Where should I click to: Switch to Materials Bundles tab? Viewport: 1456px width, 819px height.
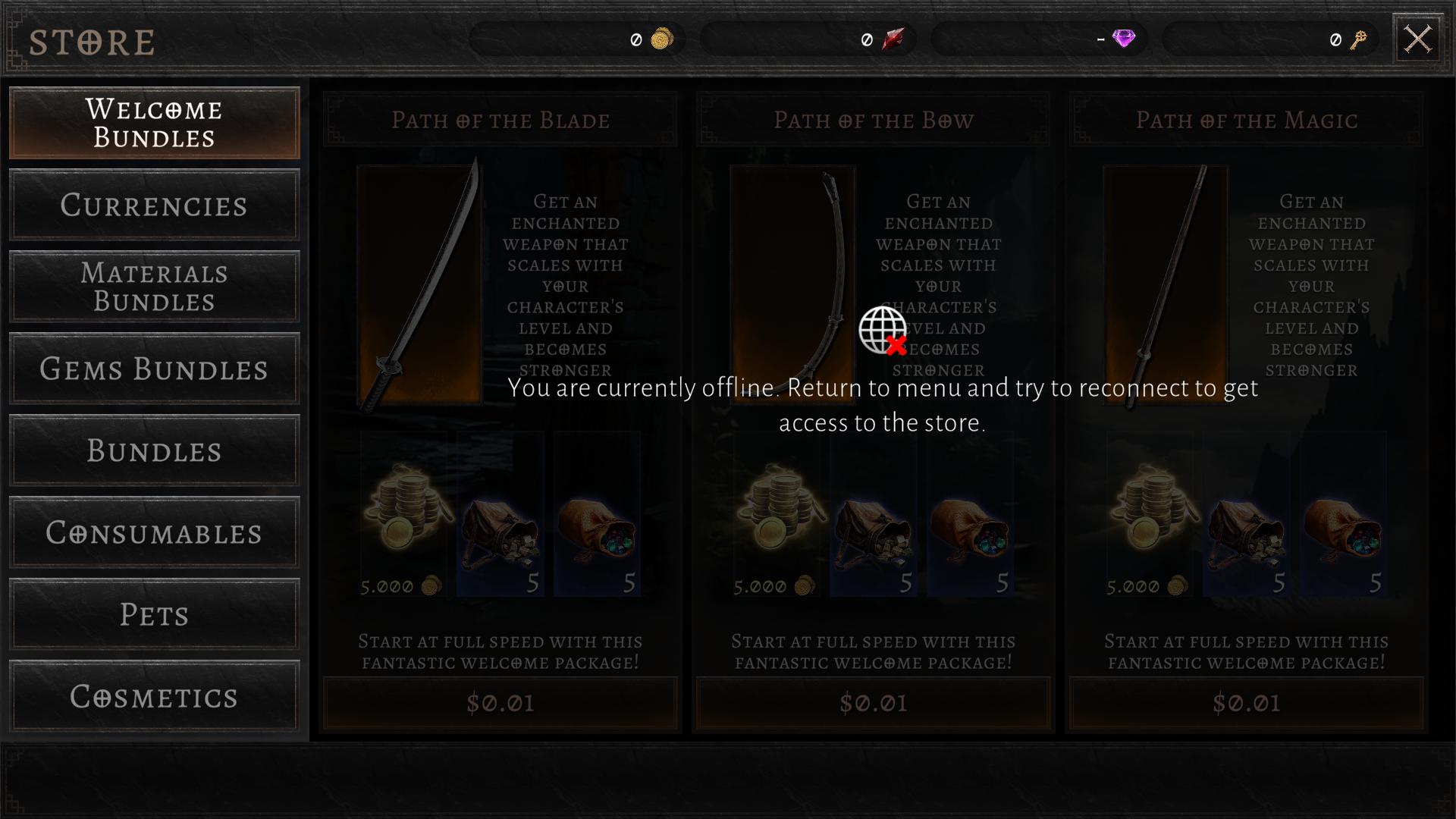tap(154, 287)
